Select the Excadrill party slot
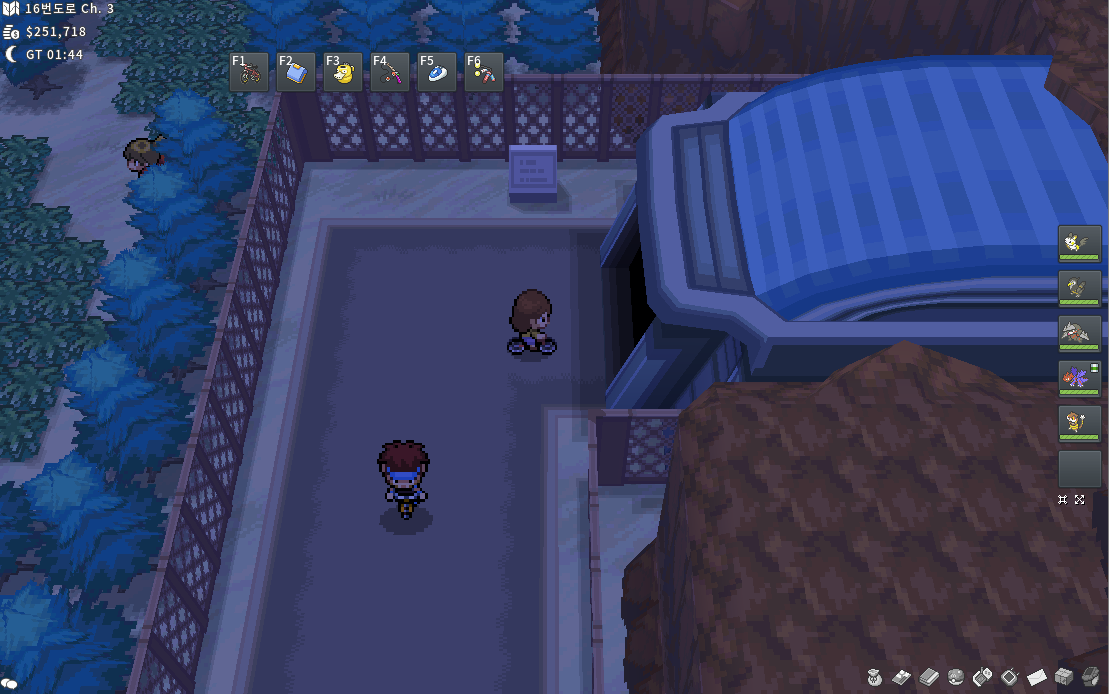Screen dimensions: 1110x694 (1079, 333)
